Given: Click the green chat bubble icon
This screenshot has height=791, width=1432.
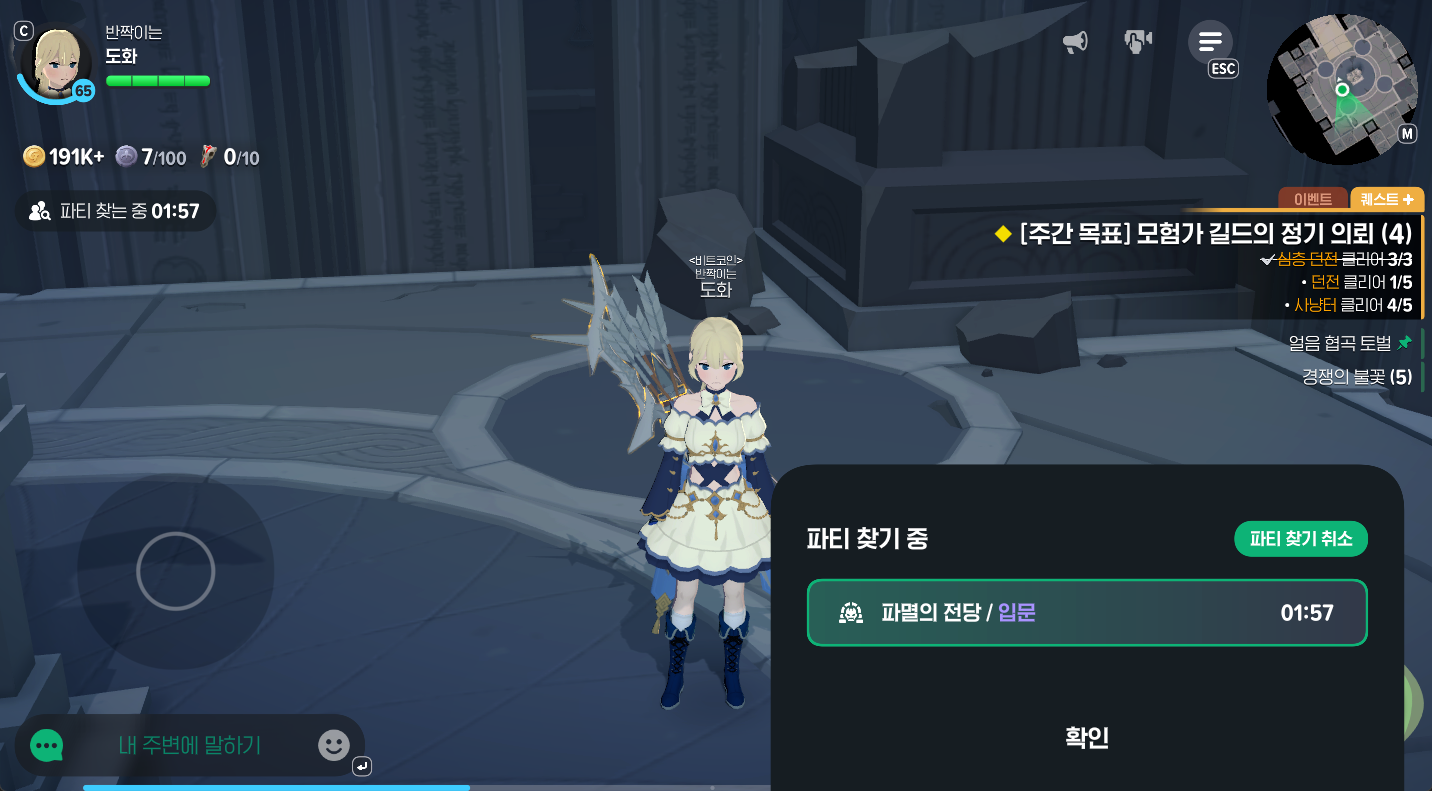Looking at the screenshot, I should click(x=46, y=745).
